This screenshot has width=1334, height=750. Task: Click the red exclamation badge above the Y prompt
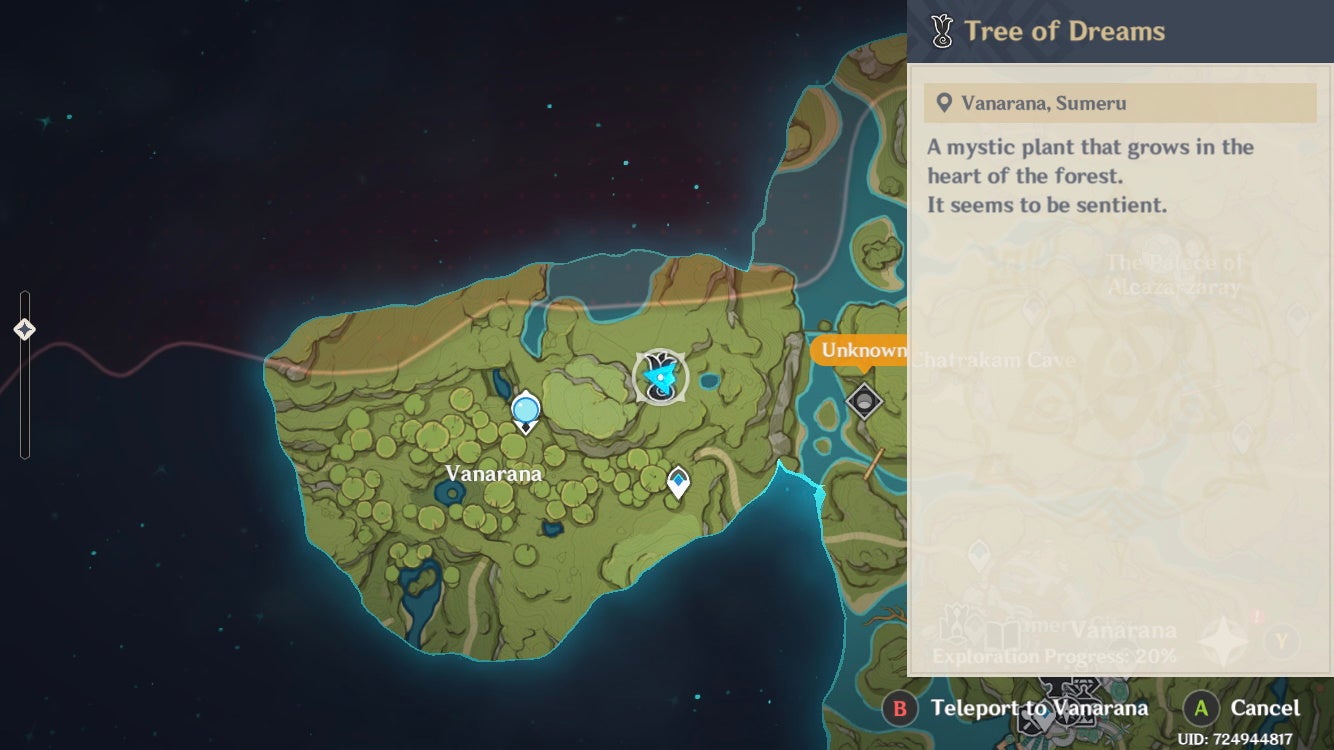pos(1255,618)
